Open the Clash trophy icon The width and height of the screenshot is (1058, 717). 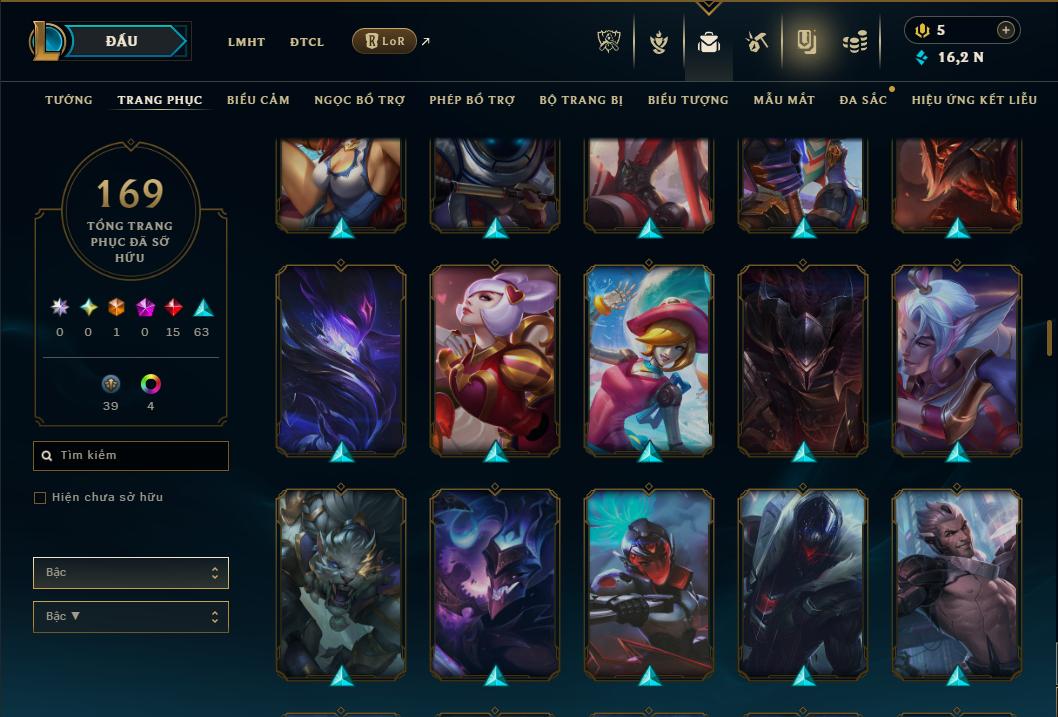coord(609,42)
